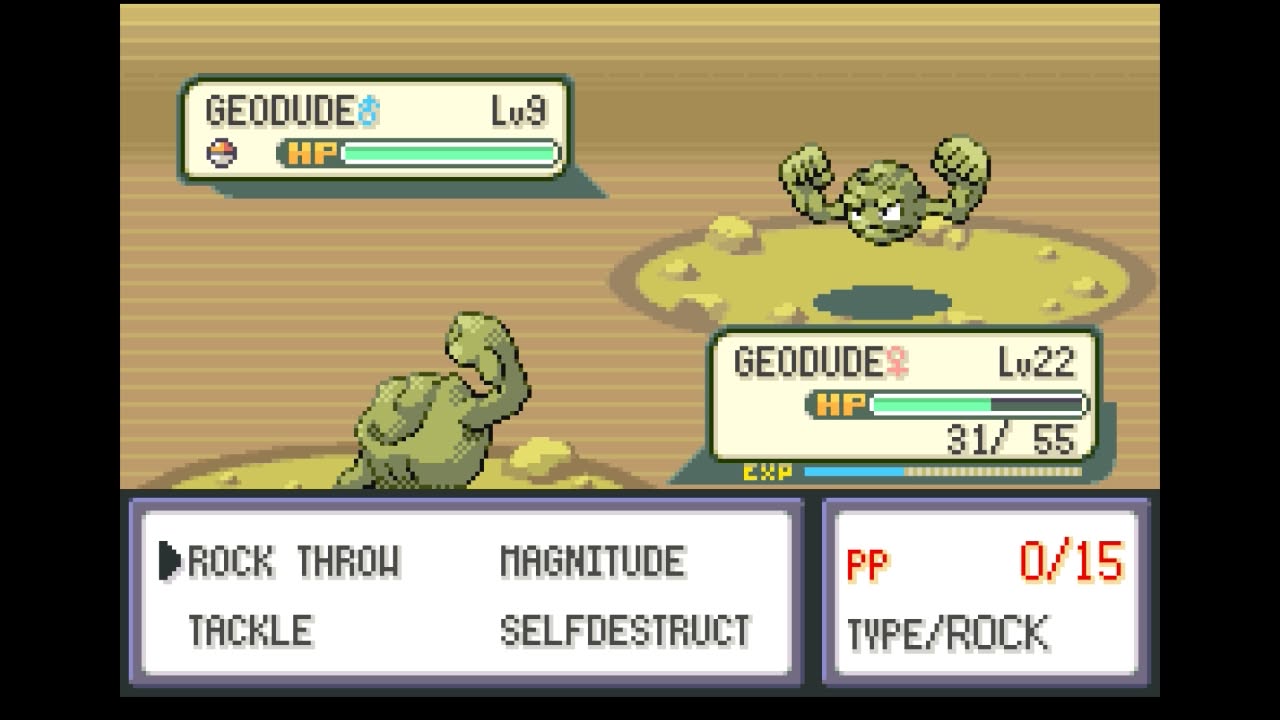Pick the Tackle move
This screenshot has height=720, width=1280.
[250, 631]
